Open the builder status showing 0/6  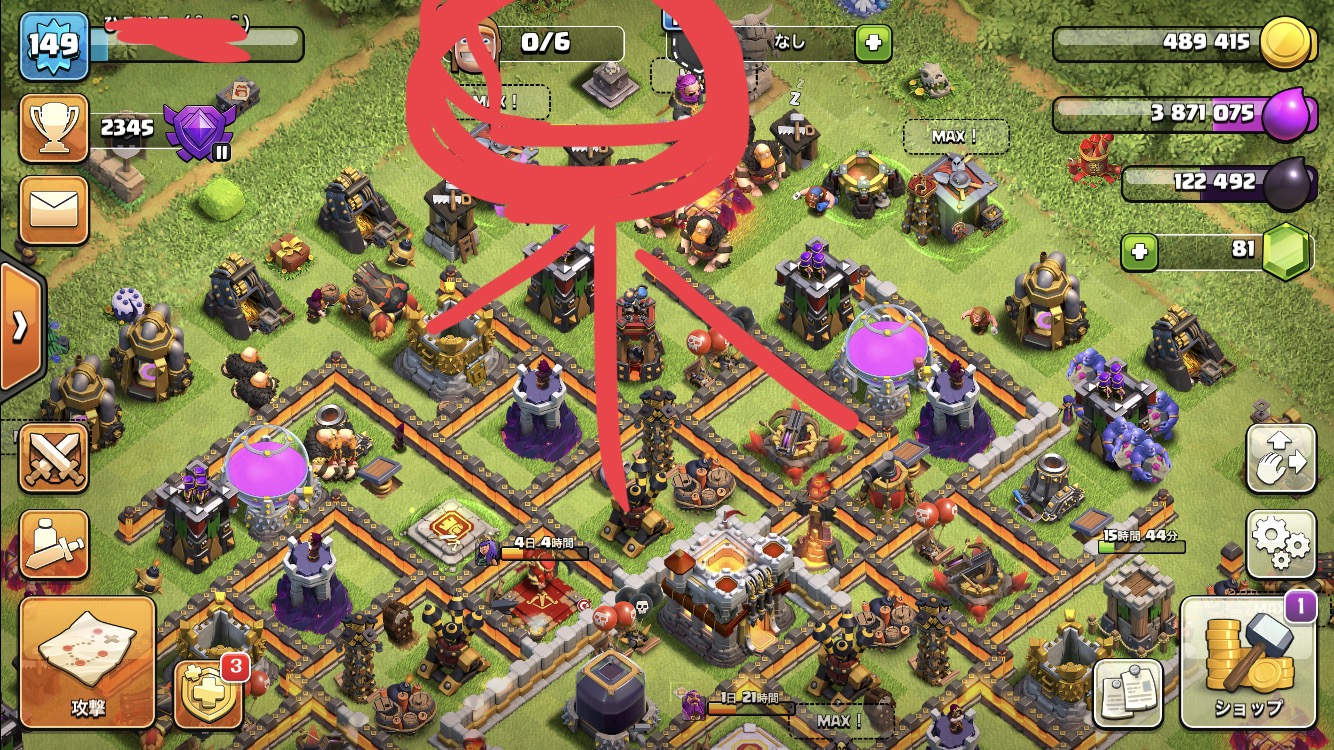[540, 43]
